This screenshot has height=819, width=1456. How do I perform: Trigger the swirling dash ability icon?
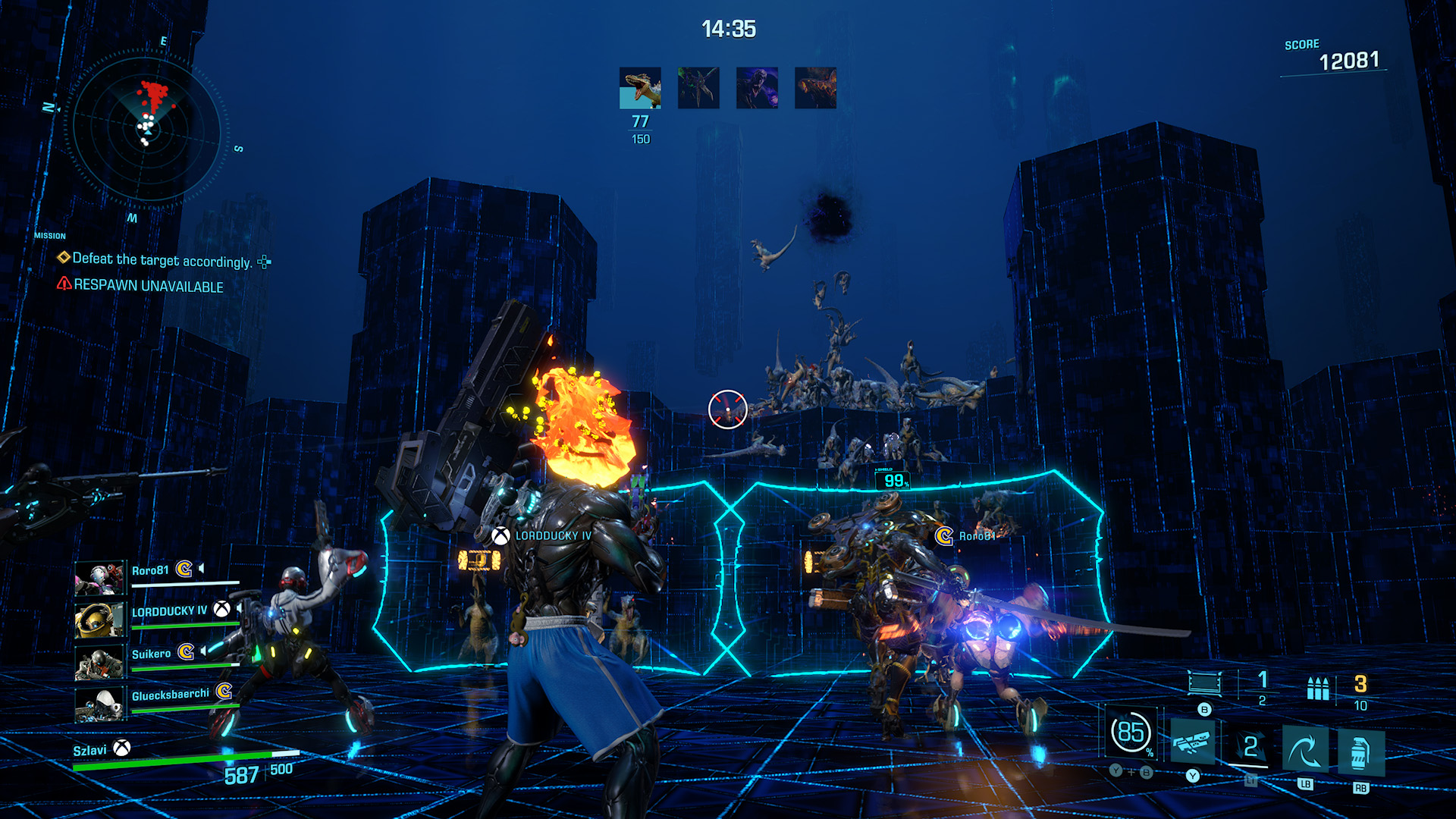coord(1304,749)
